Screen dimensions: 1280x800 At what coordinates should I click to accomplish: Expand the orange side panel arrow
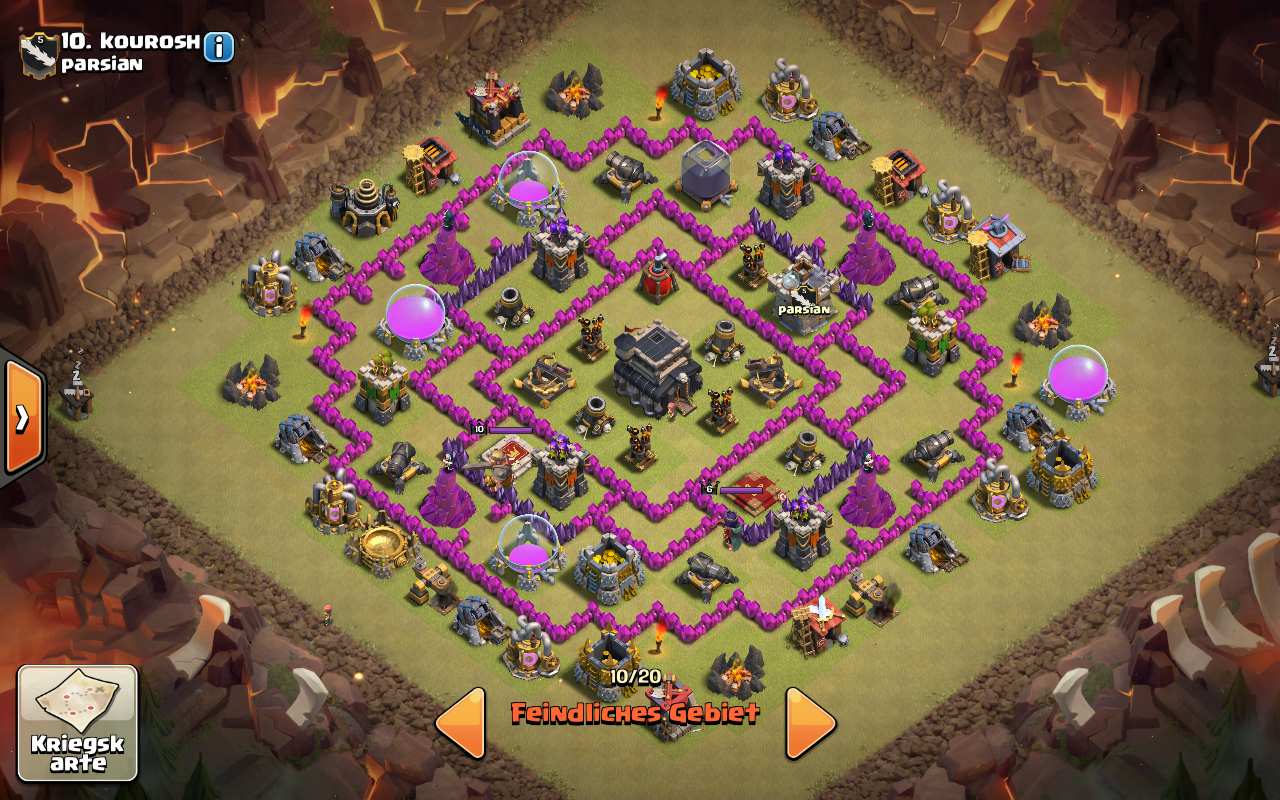22,417
